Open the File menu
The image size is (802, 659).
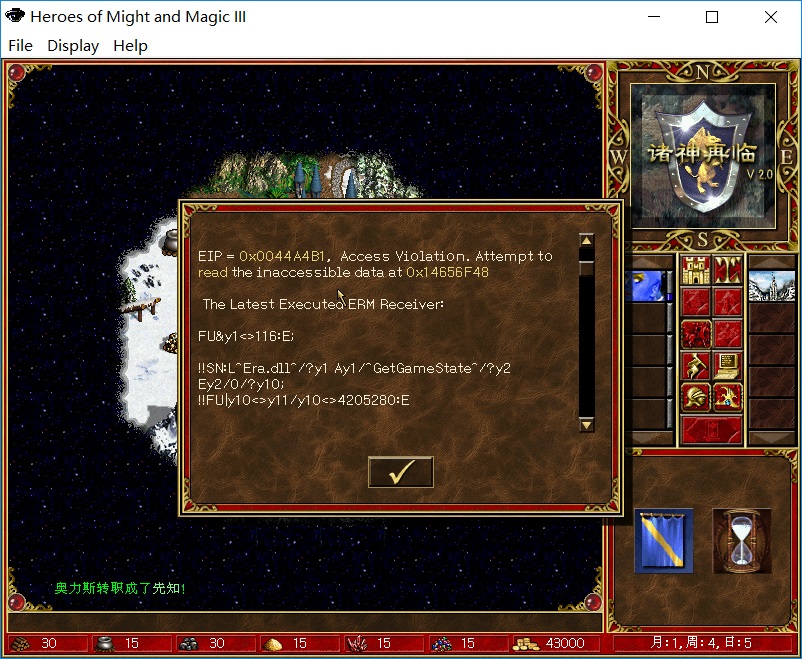click(20, 45)
